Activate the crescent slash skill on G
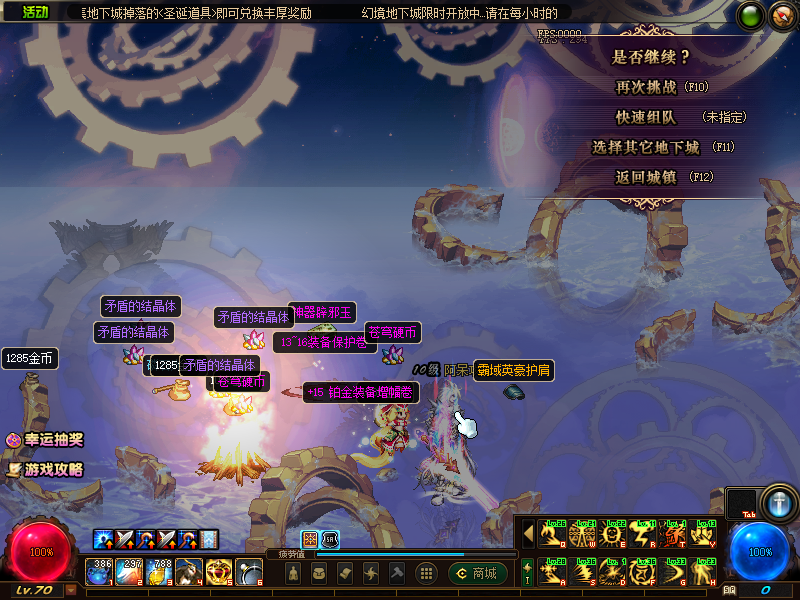The width and height of the screenshot is (800, 600). [x=673, y=571]
